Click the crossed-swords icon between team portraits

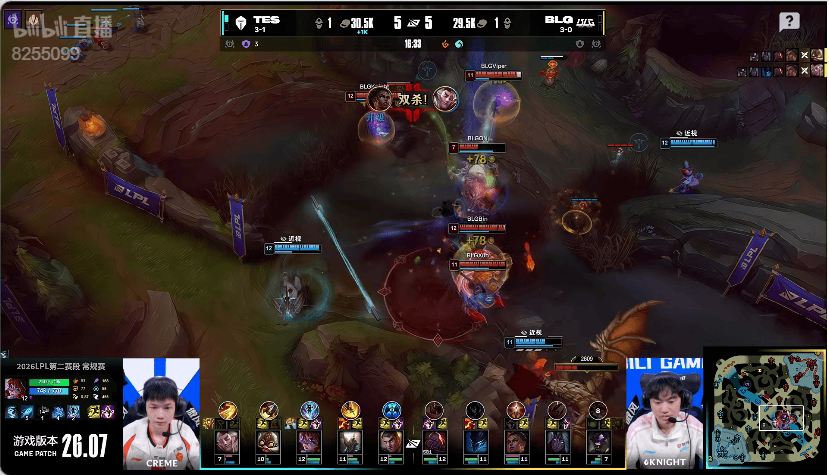pos(413,443)
